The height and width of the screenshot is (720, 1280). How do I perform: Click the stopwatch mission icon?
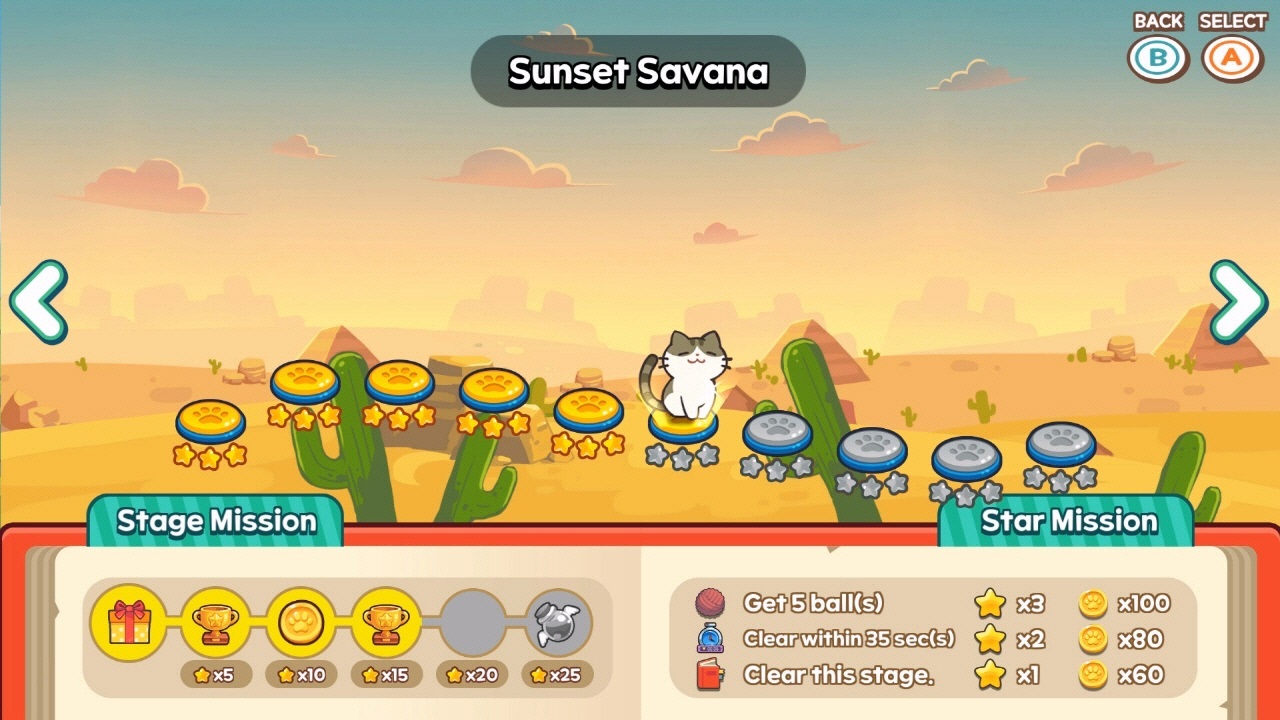(709, 638)
